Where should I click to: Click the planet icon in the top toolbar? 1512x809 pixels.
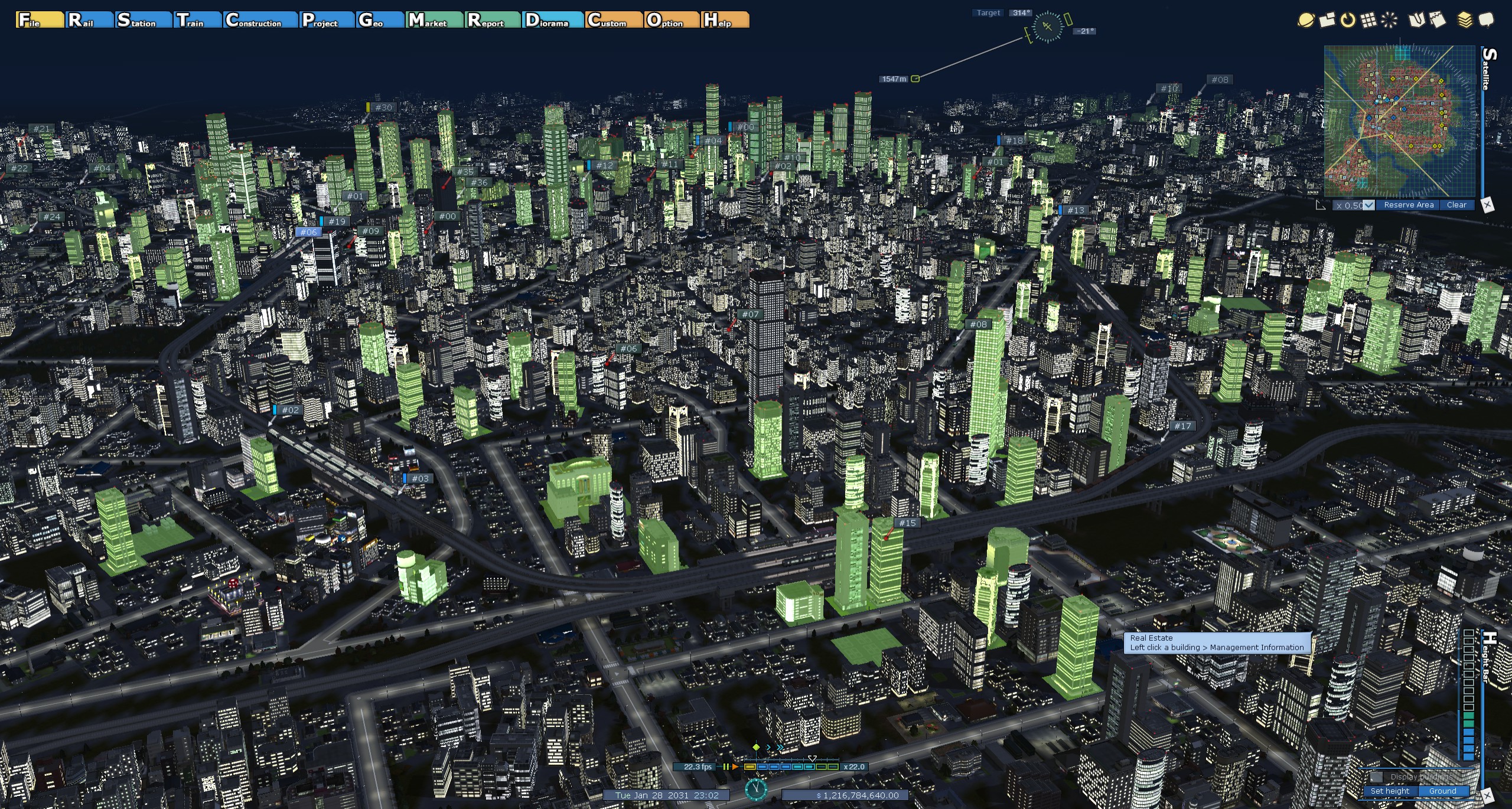click(x=1305, y=20)
